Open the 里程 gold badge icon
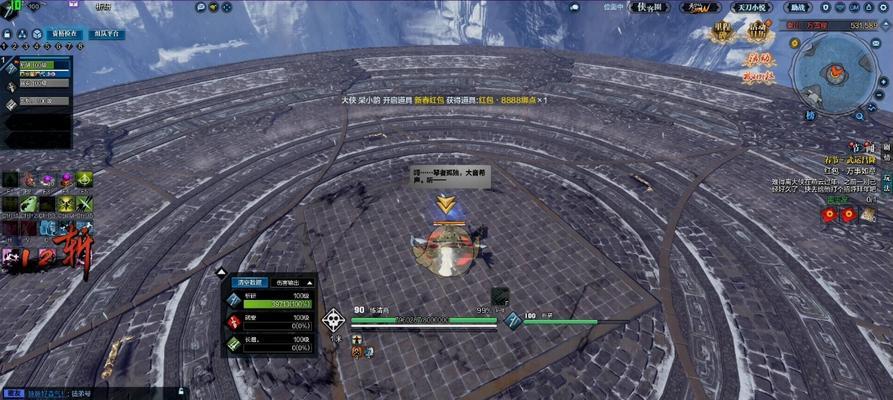The image size is (893, 400). (x=722, y=31)
